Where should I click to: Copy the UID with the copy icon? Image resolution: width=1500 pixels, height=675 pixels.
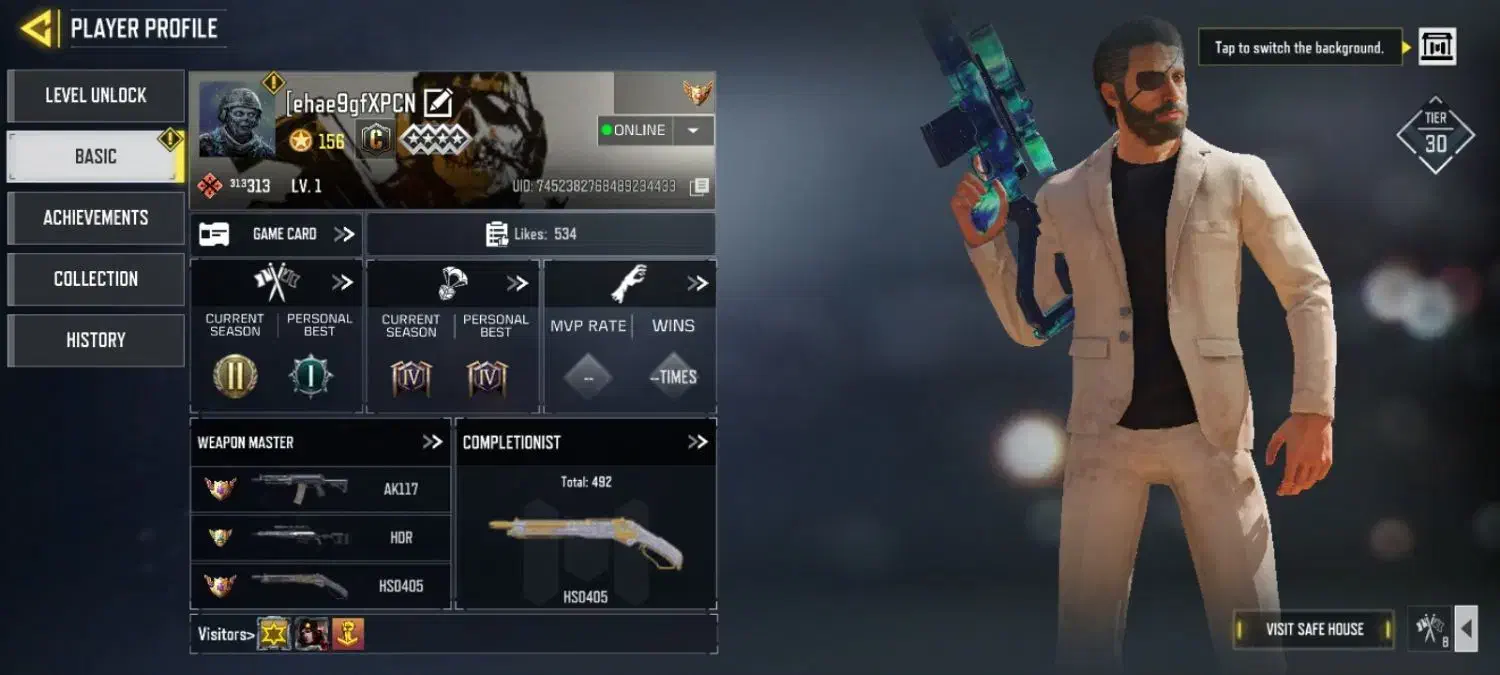pos(700,186)
